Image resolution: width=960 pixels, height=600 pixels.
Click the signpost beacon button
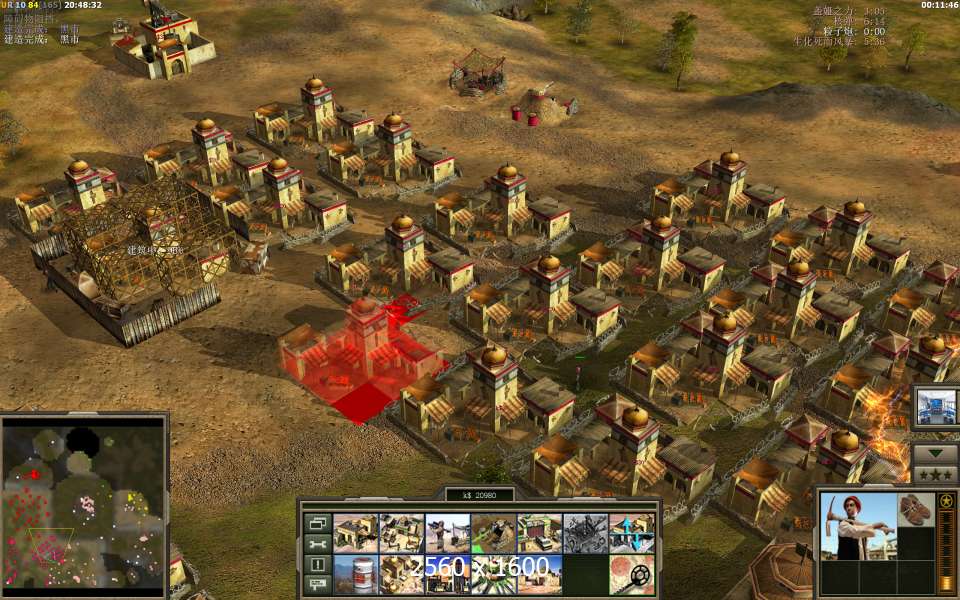click(317, 584)
